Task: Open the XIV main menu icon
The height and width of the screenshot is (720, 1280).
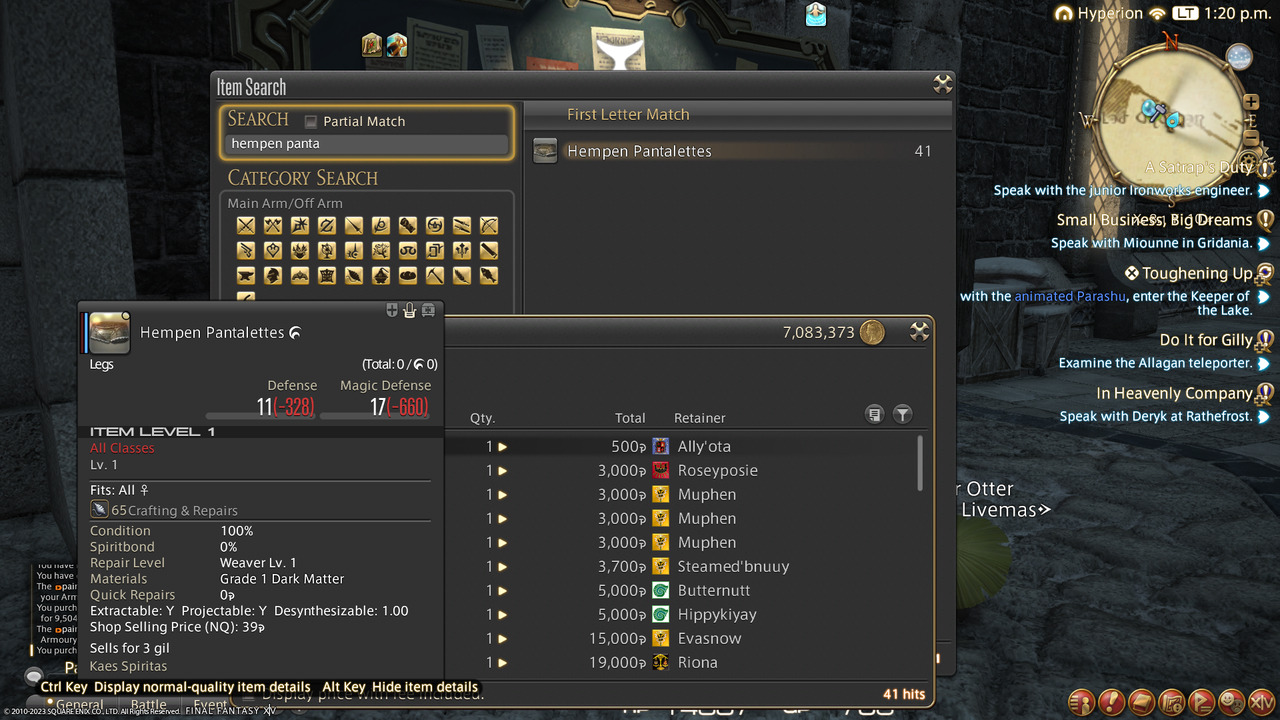Action: tap(1261, 703)
